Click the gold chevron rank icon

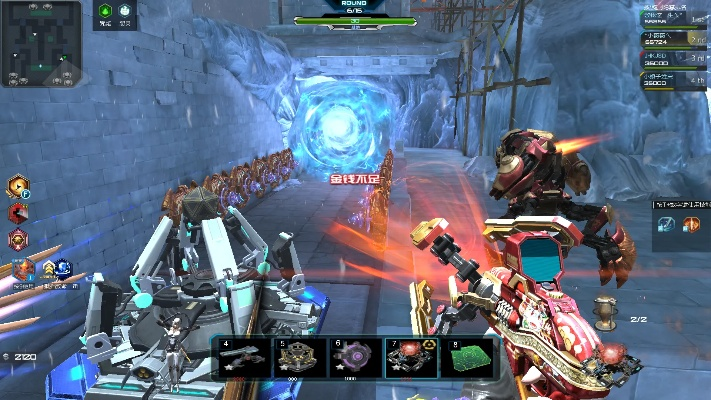tap(46, 268)
